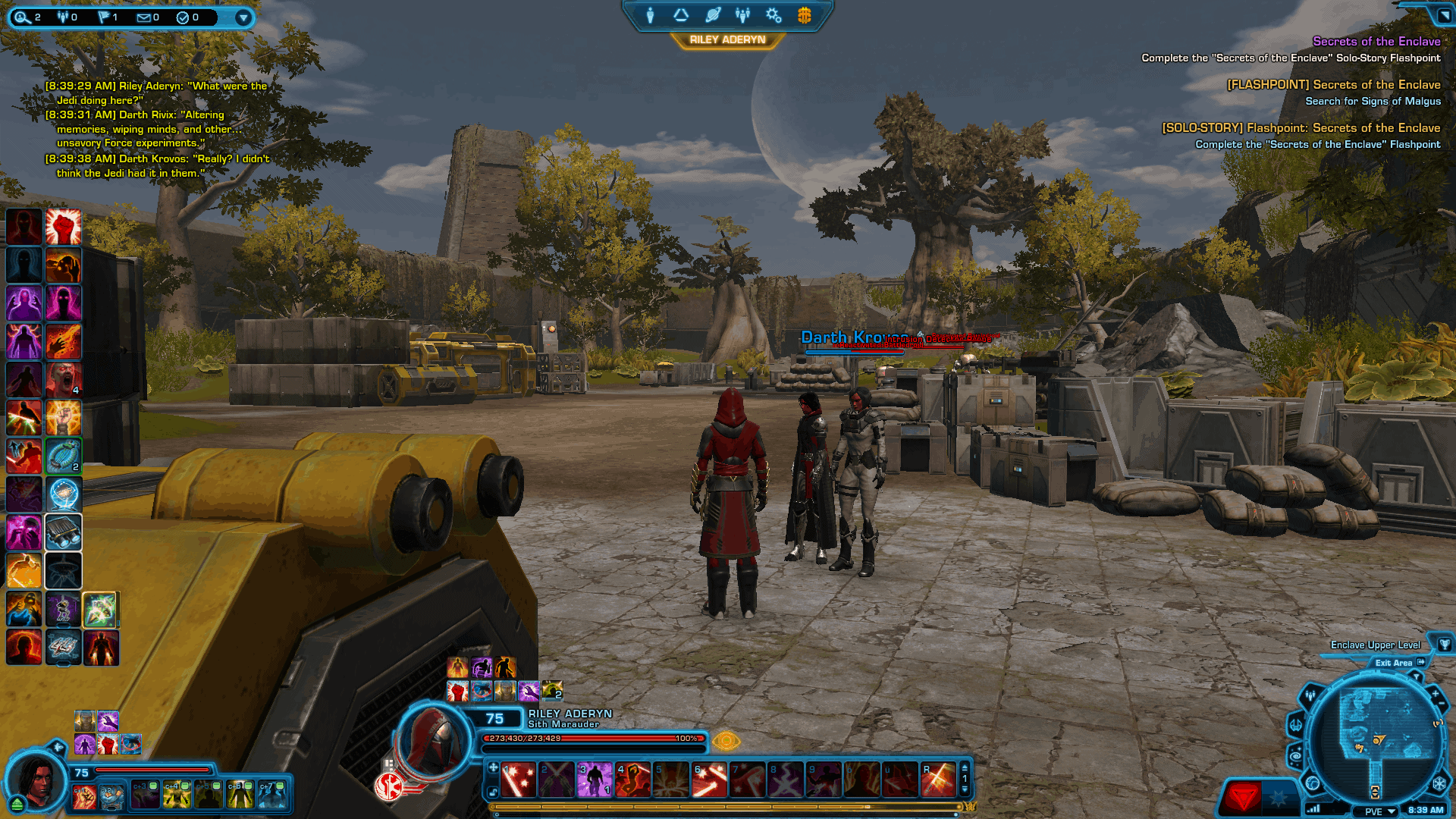
Task: Open the Galaxy Map planet icon
Action: (711, 15)
